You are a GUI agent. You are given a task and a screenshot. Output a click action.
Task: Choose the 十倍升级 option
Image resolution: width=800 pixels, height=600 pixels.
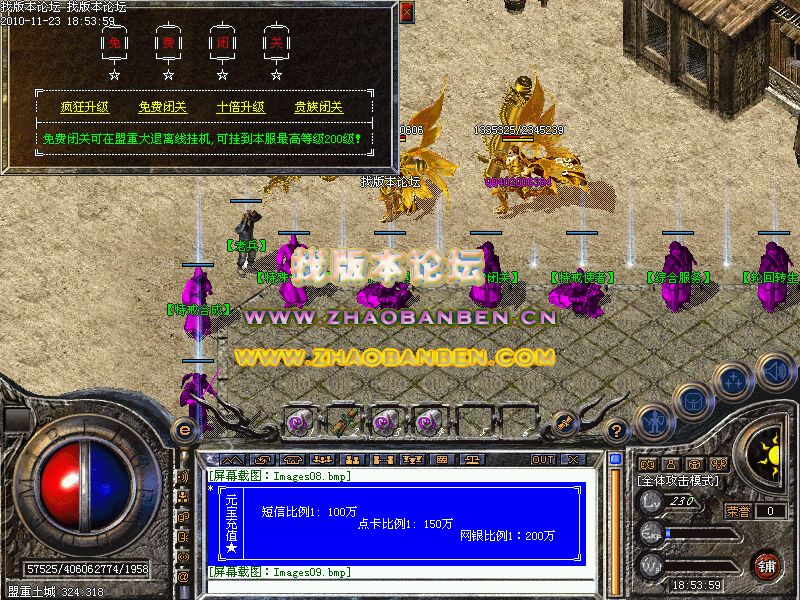(241, 107)
